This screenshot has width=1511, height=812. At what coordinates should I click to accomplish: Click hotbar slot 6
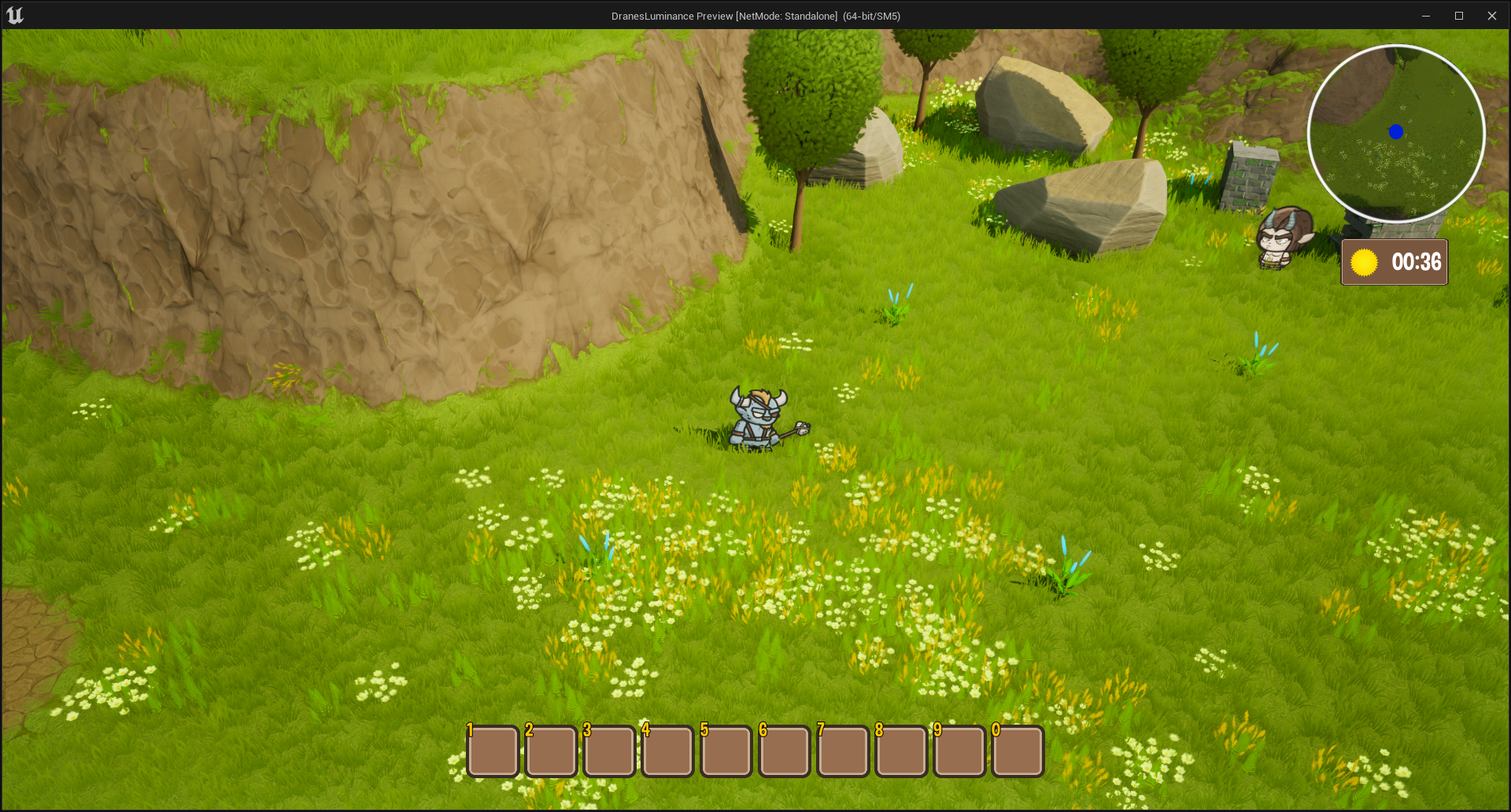[x=785, y=751]
